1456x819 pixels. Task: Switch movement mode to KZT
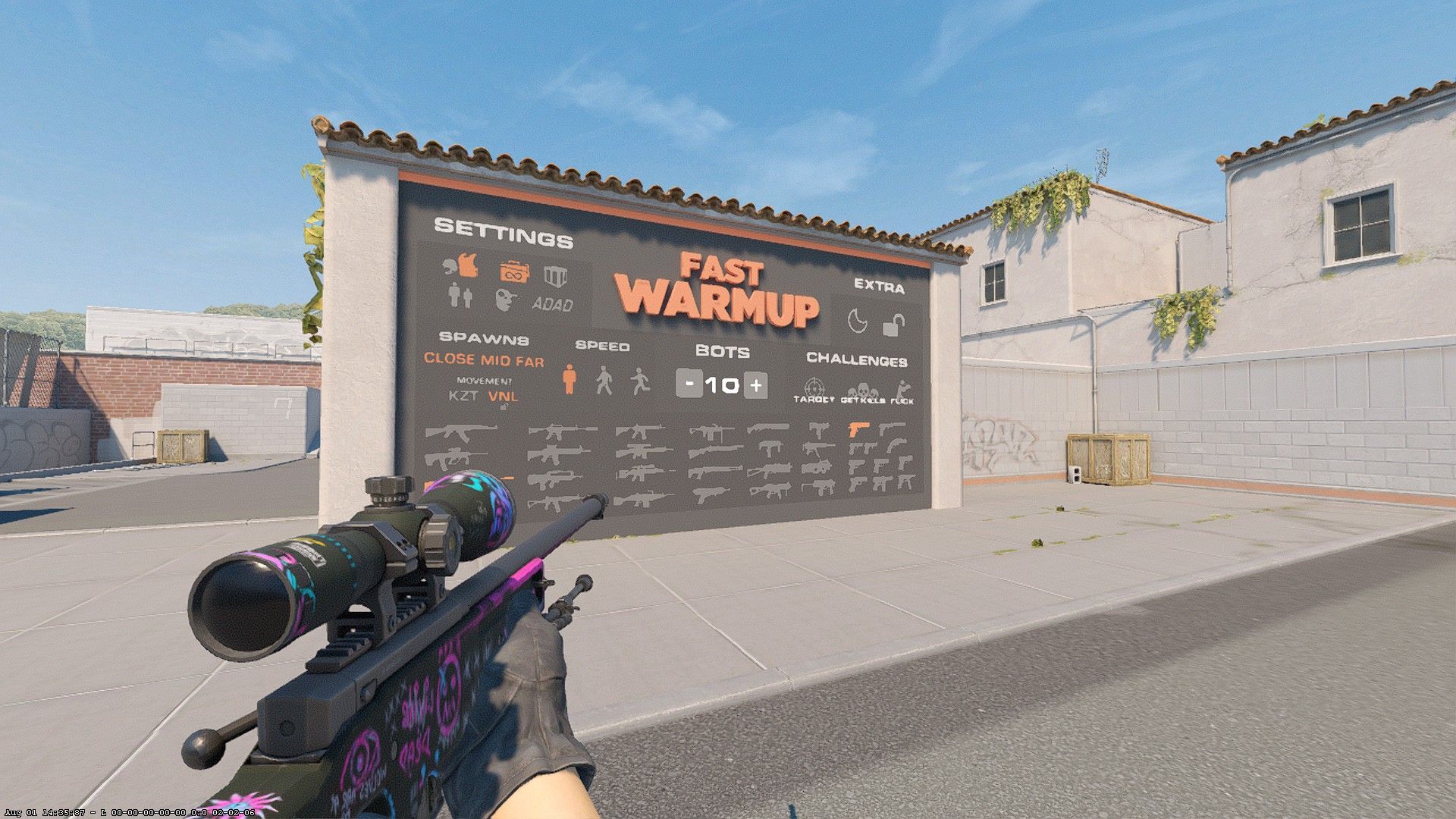[464, 397]
